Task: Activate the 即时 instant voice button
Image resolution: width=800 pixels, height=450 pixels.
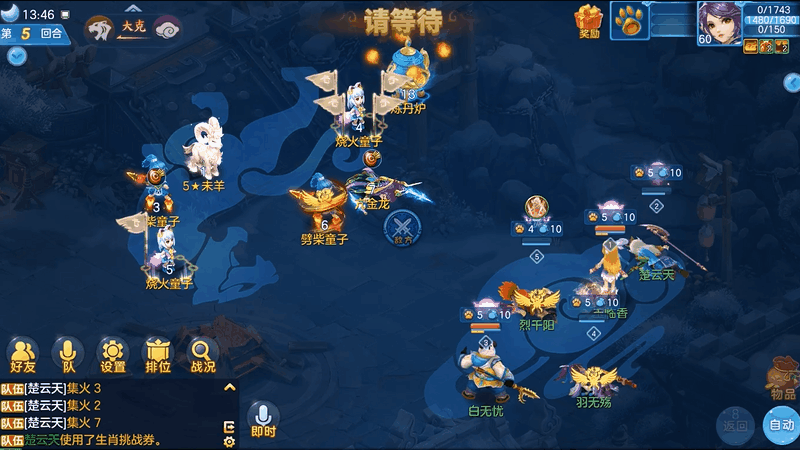Action: pos(263,419)
